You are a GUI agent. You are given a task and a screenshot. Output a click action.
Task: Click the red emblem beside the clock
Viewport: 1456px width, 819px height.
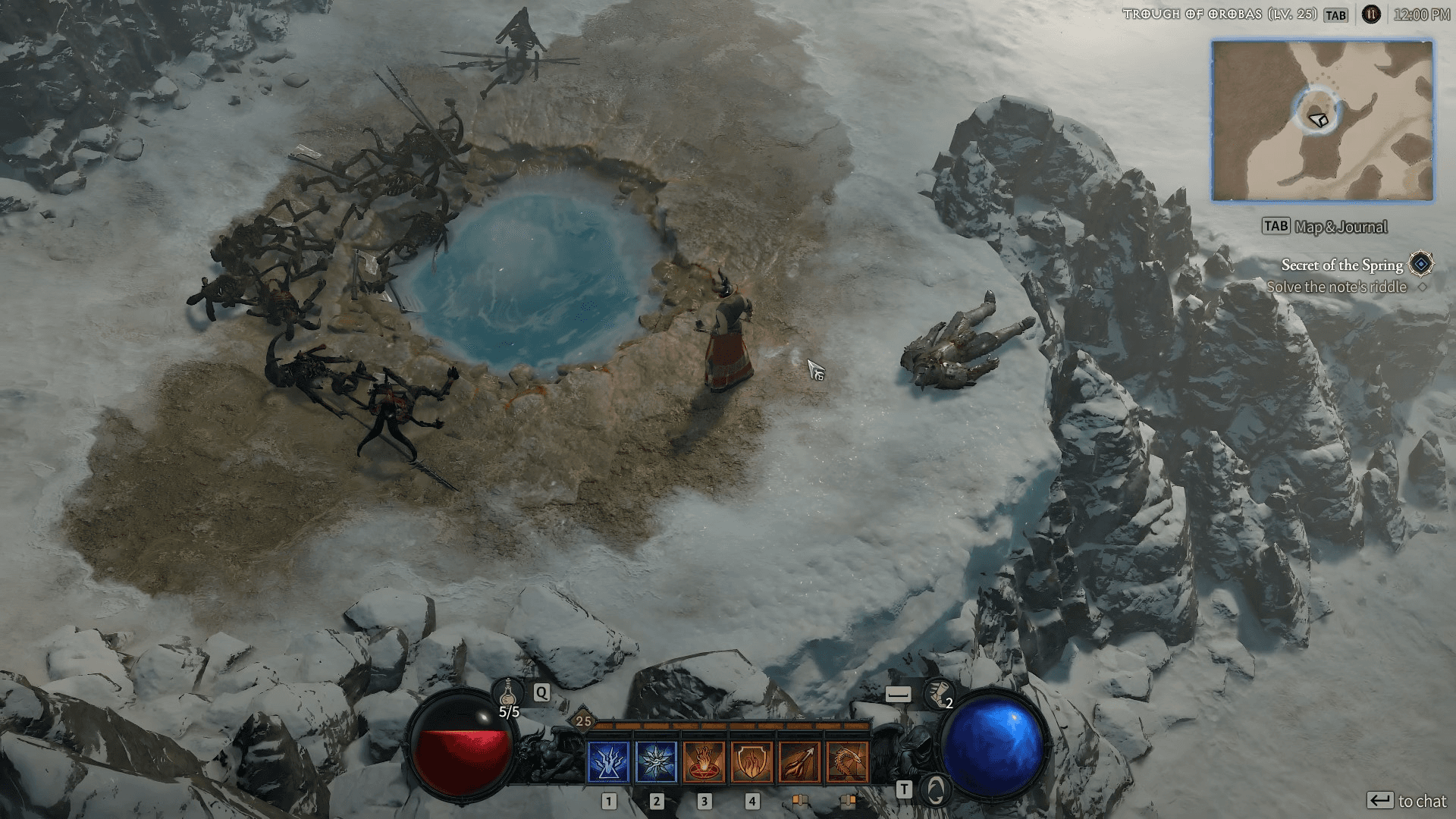(x=1370, y=14)
